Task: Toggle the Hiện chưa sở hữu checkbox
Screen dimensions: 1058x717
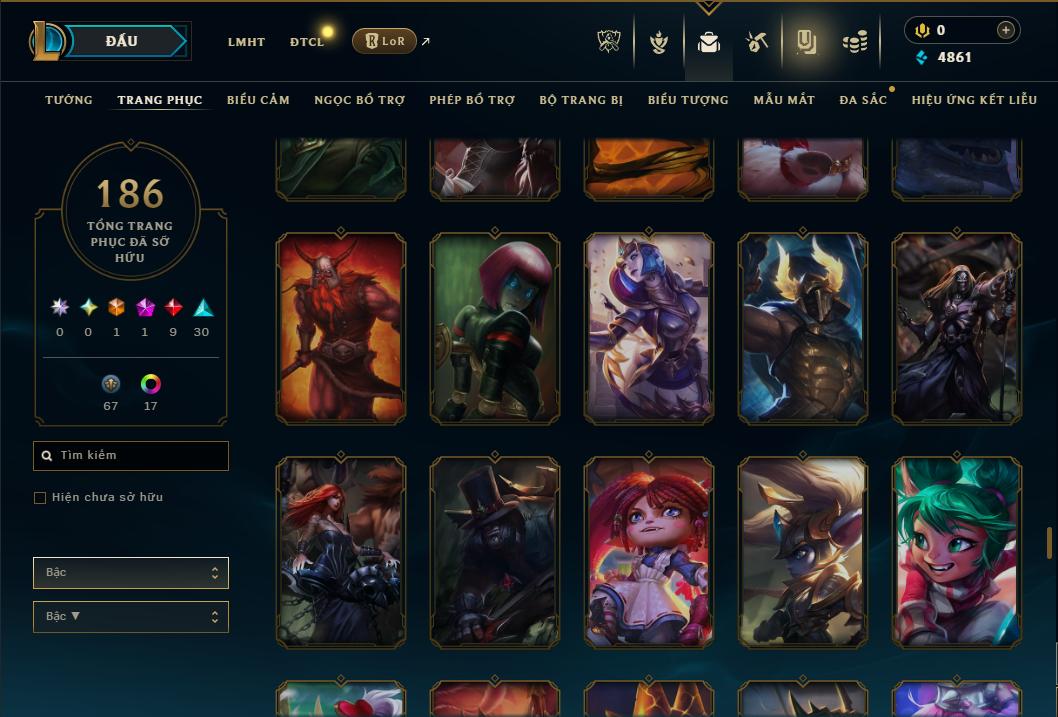Action: pyautogui.click(x=40, y=498)
